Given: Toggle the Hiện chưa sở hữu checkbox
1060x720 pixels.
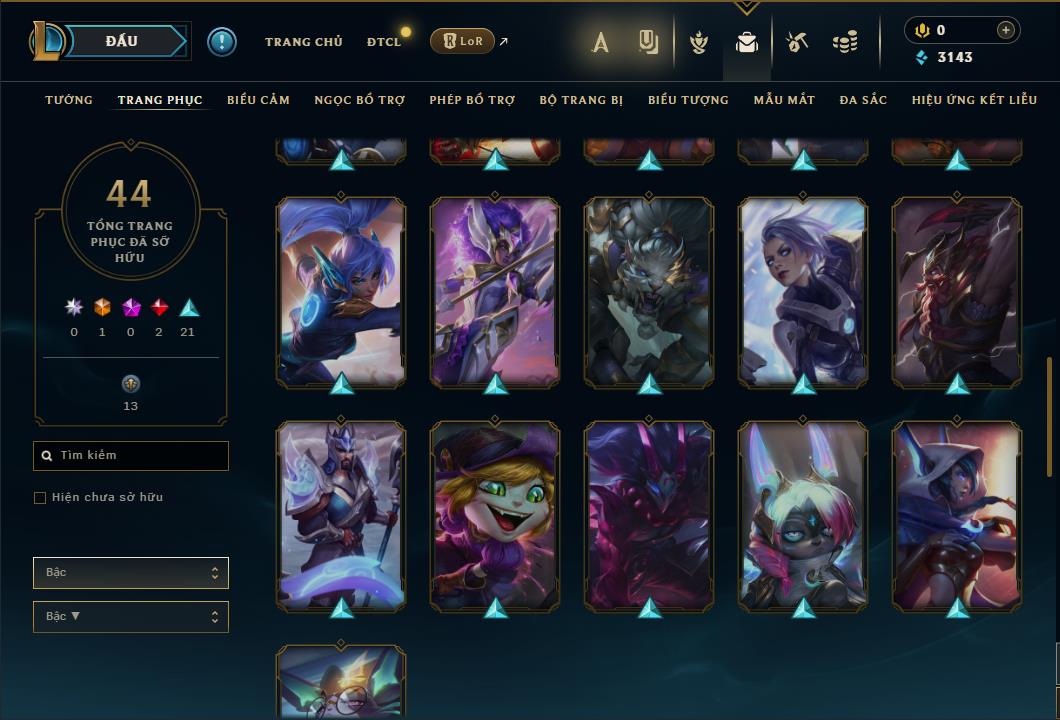Looking at the screenshot, I should (x=40, y=498).
